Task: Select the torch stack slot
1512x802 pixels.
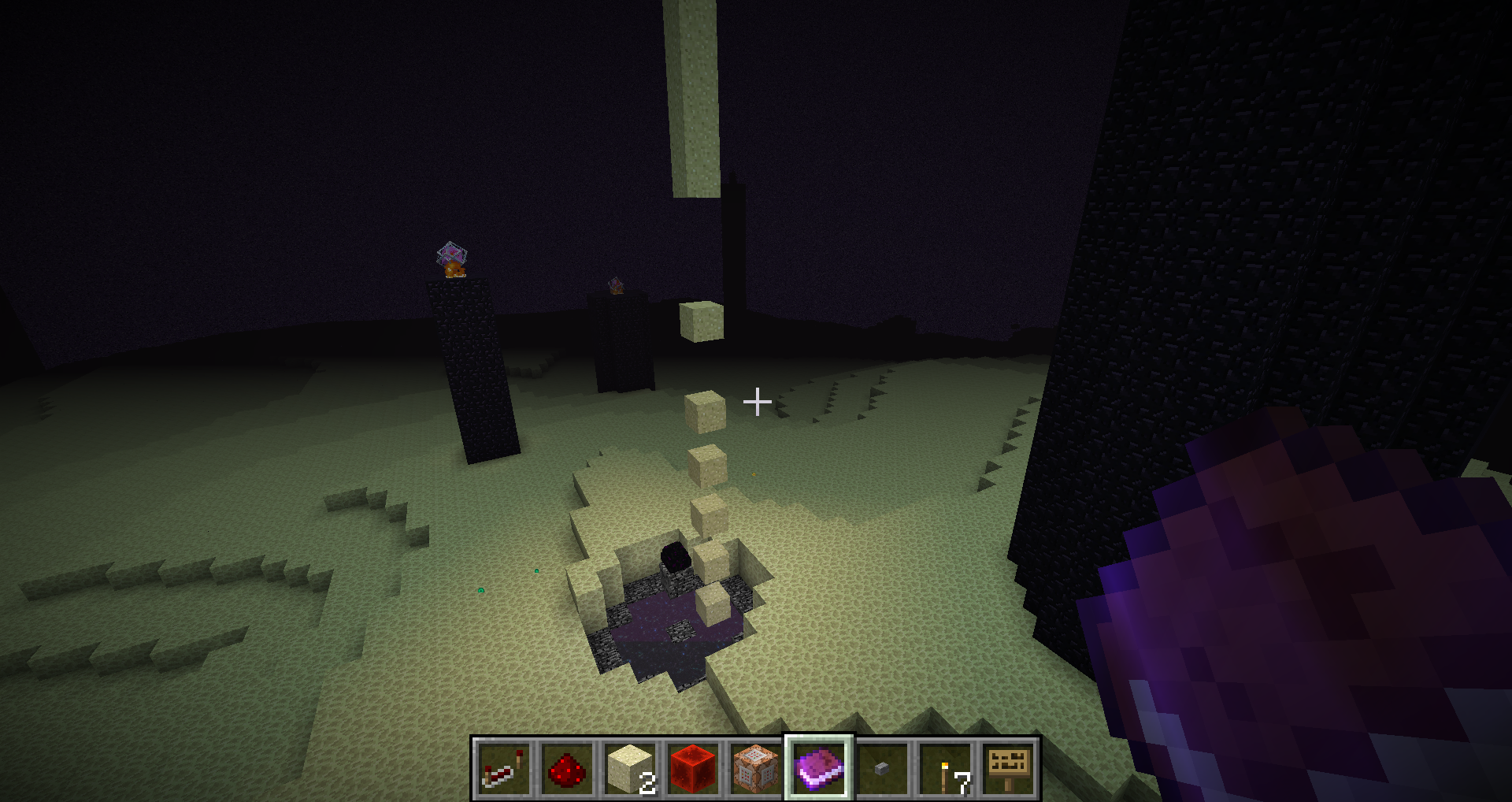Action: (945, 768)
